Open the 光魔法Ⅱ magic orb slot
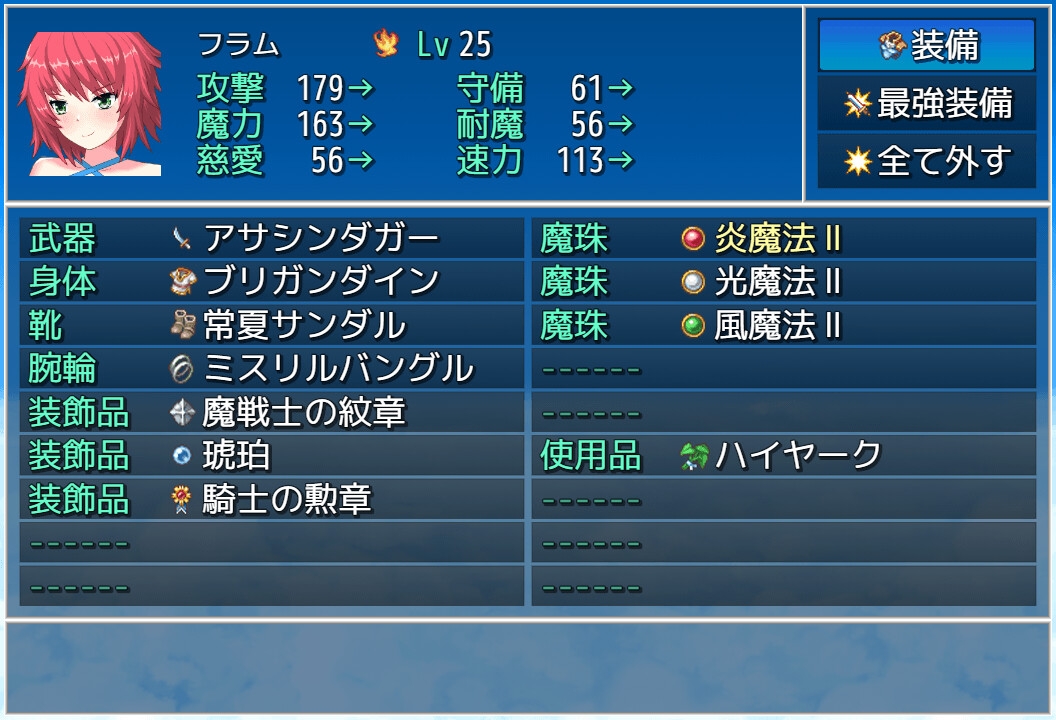The image size is (1056, 720). 783,282
